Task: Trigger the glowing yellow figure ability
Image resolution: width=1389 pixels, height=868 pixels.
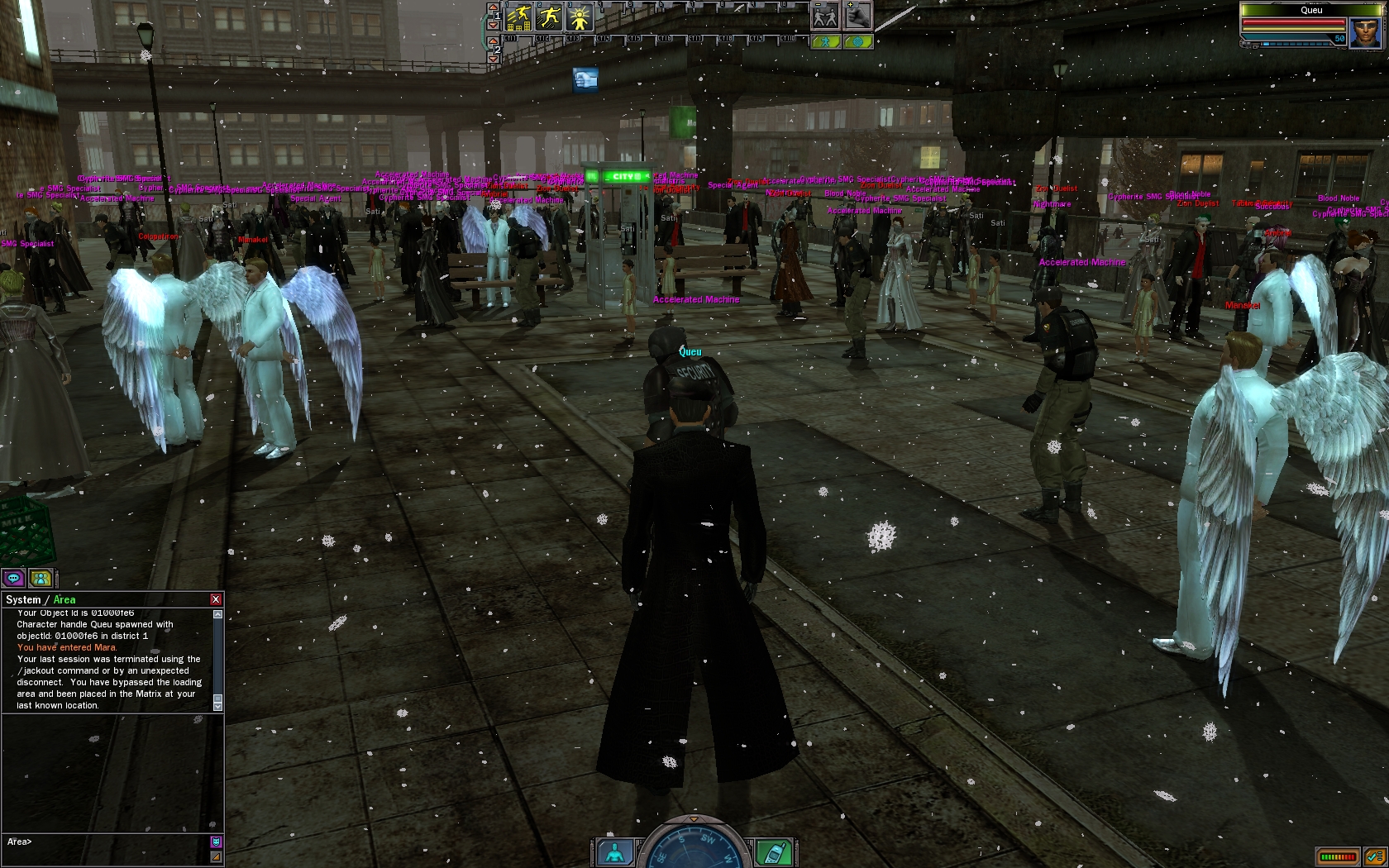Action: 579,17
